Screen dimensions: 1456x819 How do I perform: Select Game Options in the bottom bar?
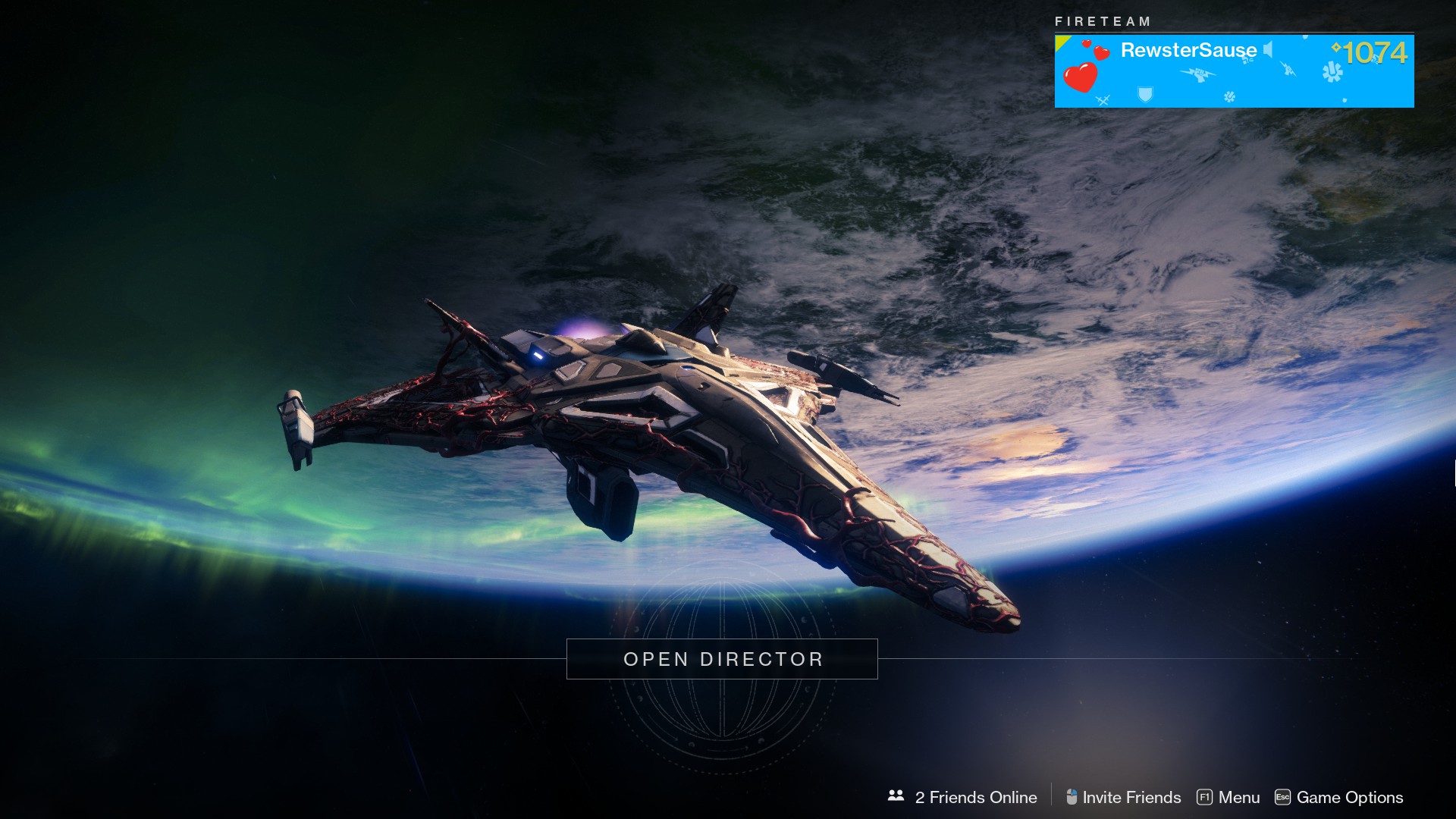tap(1351, 797)
